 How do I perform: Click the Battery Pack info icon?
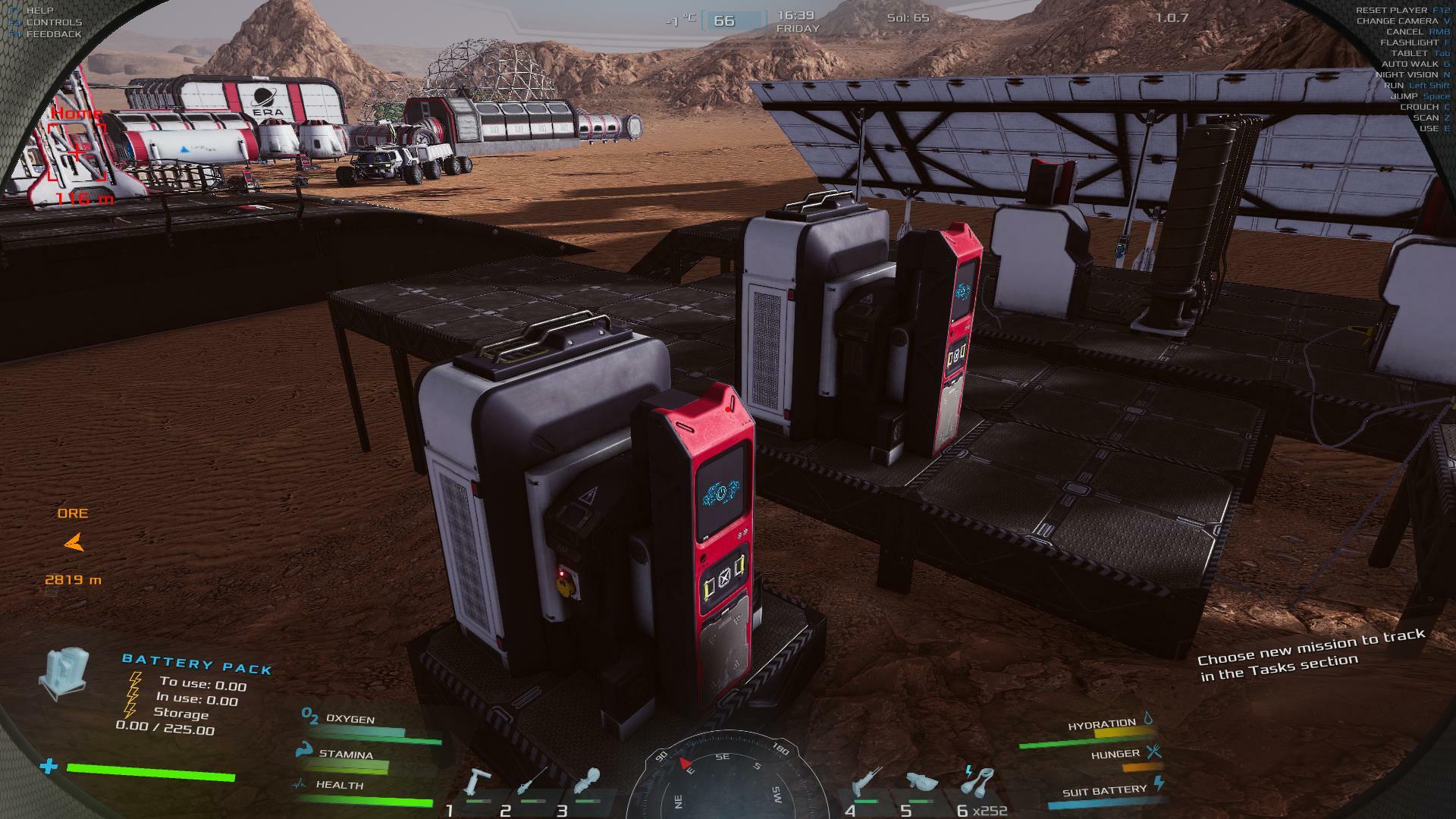click(64, 673)
